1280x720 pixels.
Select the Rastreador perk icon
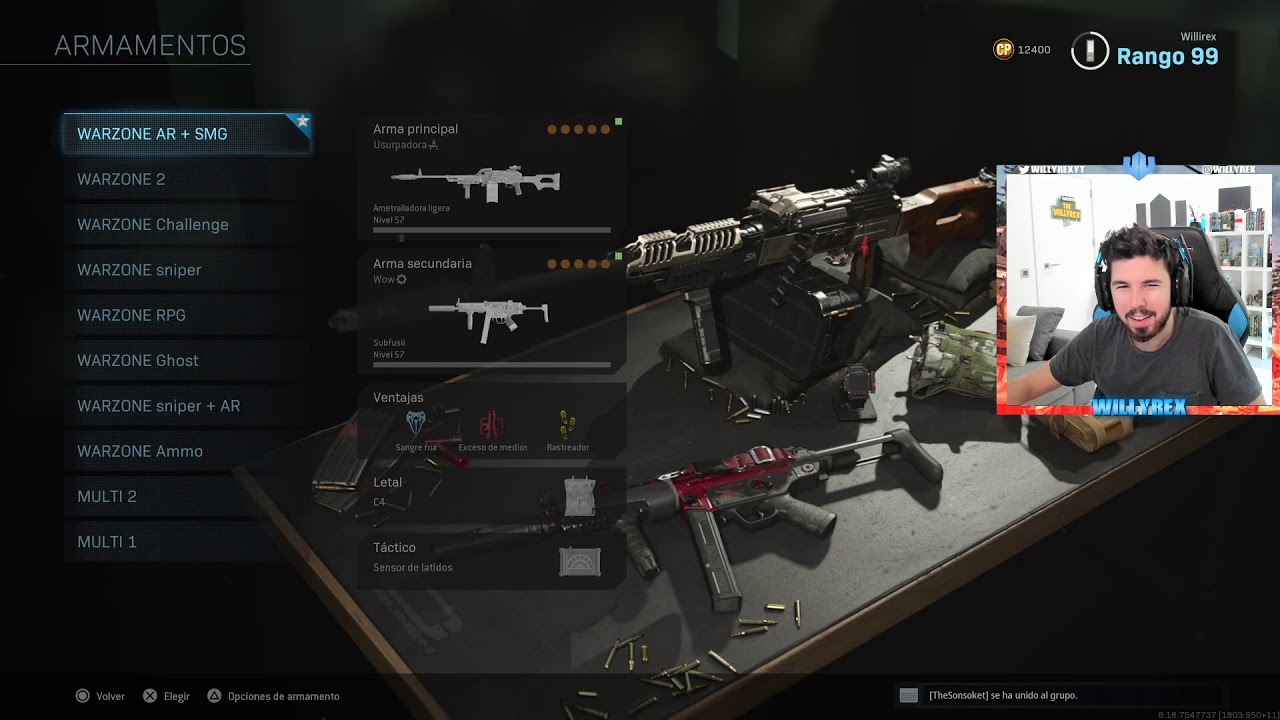[567, 424]
